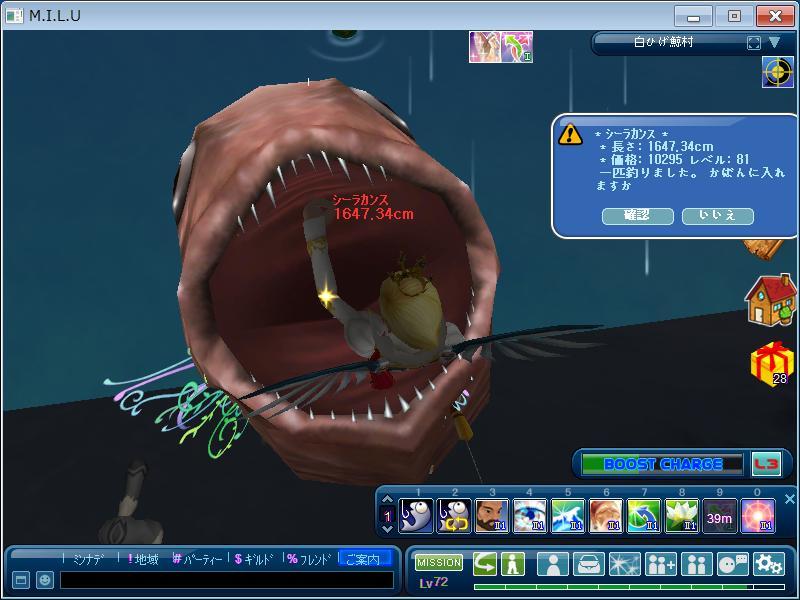This screenshot has width=800, height=600.
Task: Open the MISSION panel
Action: (x=438, y=563)
